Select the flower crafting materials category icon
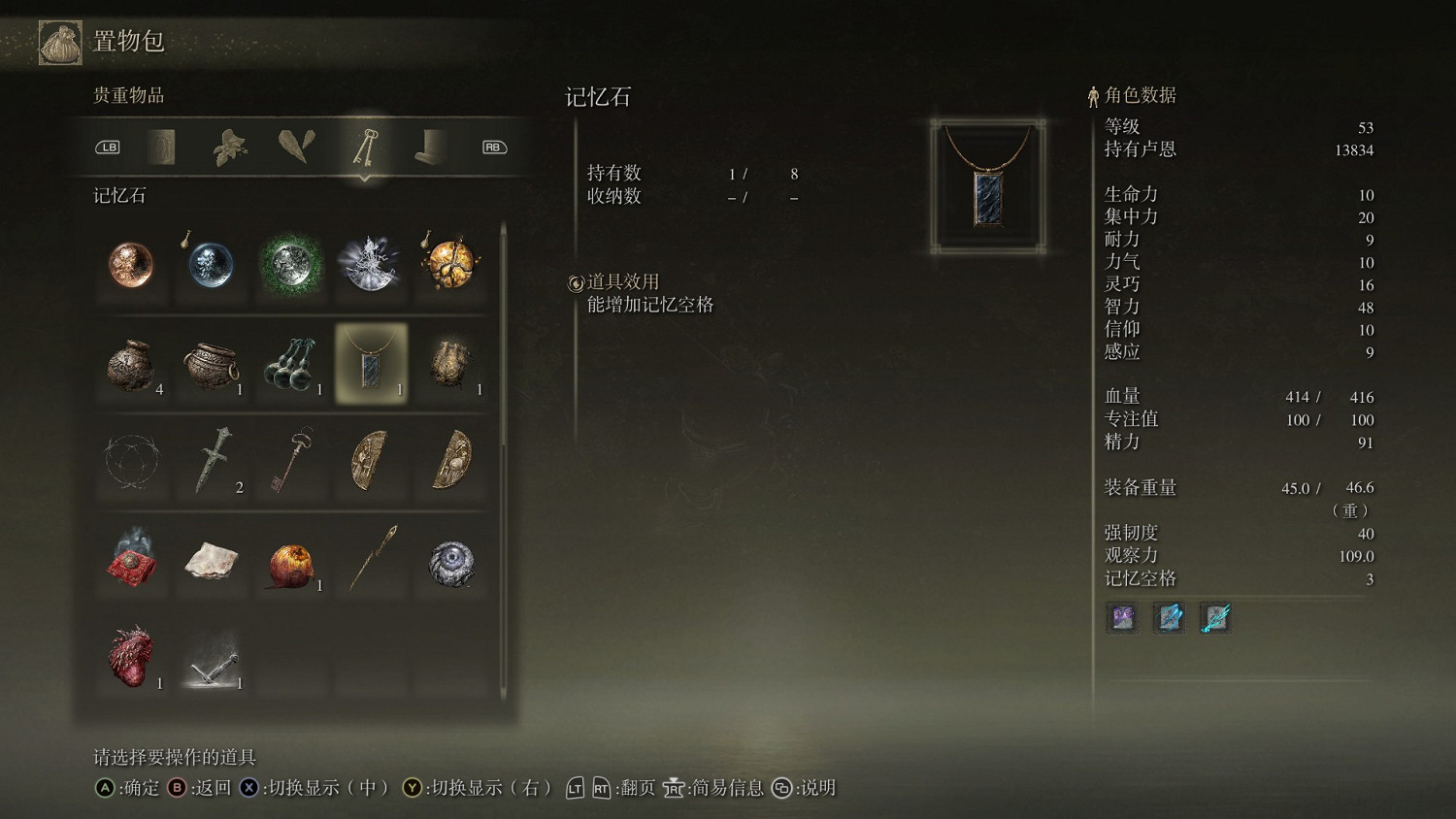The image size is (1456, 819). tap(230, 147)
